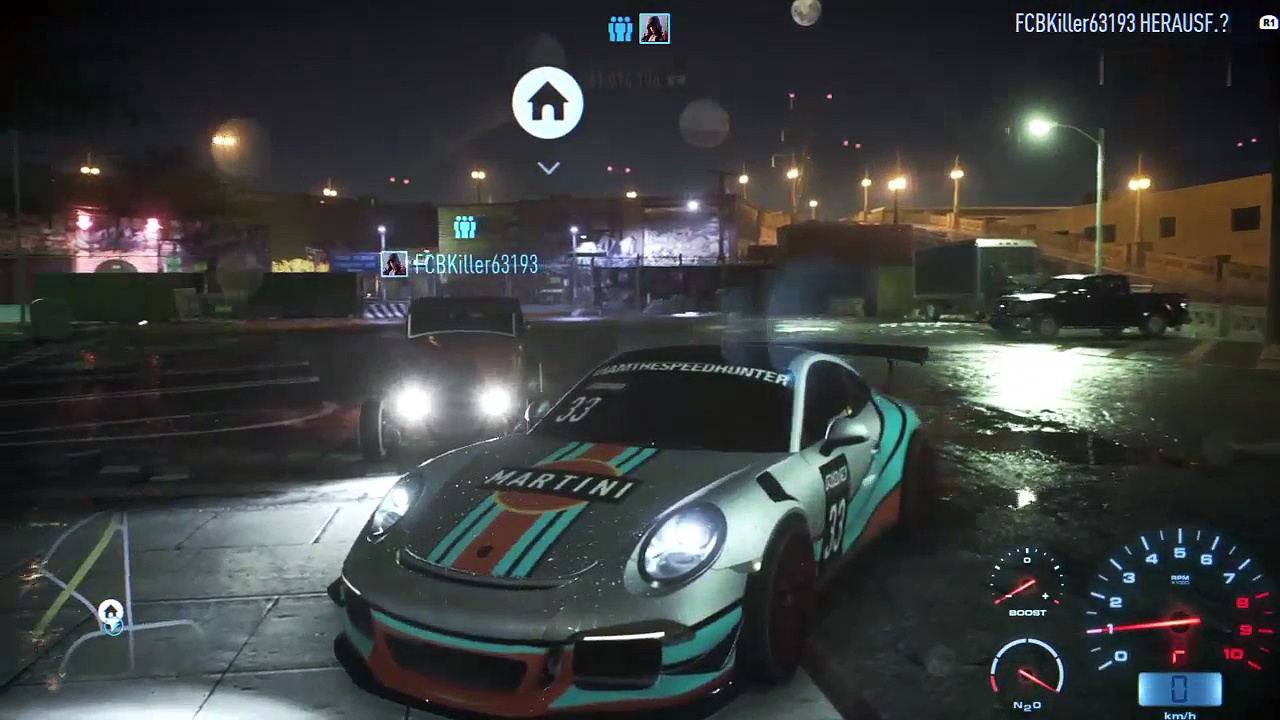Select the home marker on the minimap
The width and height of the screenshot is (1280, 720).
click(x=110, y=611)
